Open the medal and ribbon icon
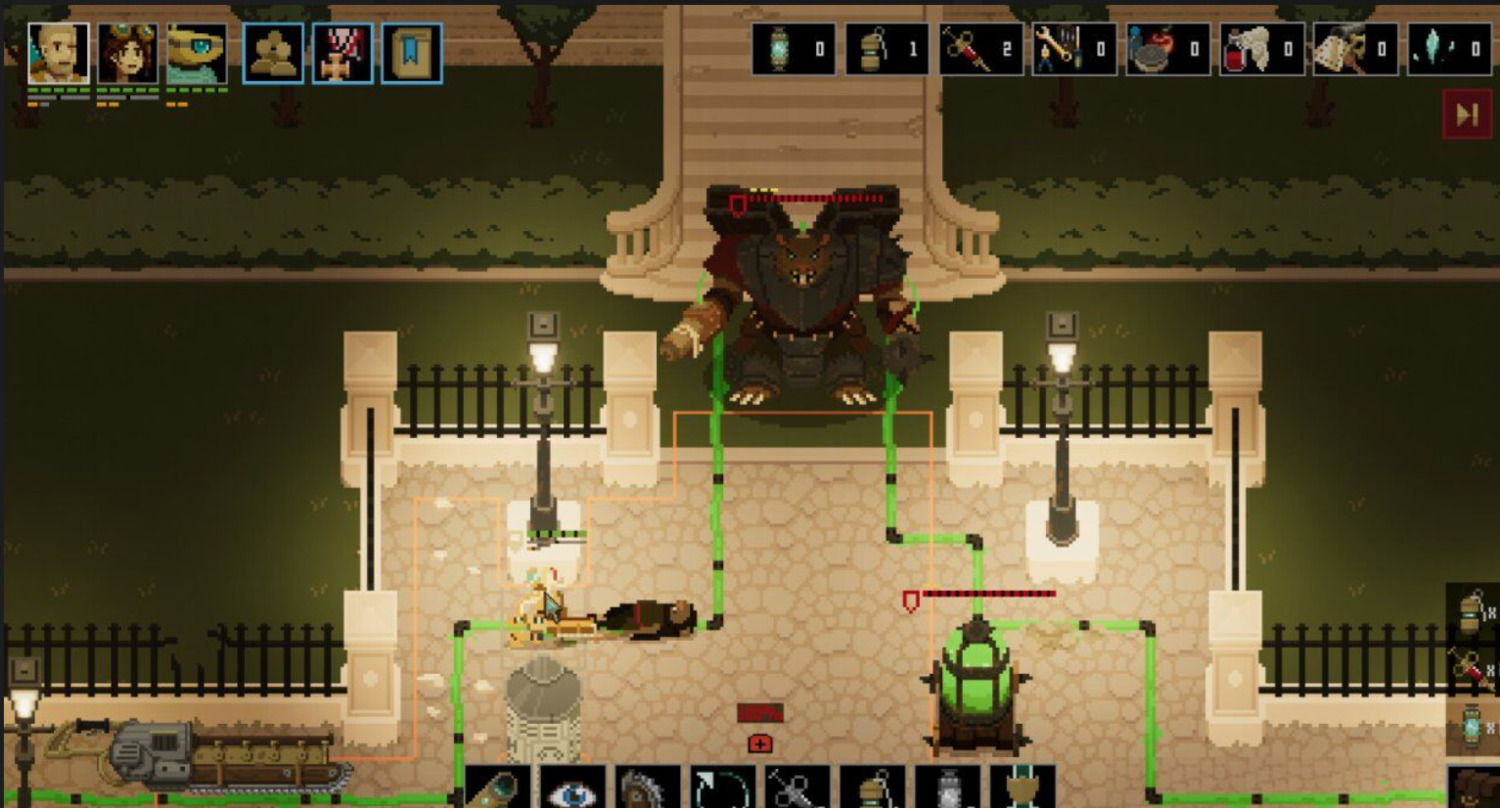 tap(342, 54)
